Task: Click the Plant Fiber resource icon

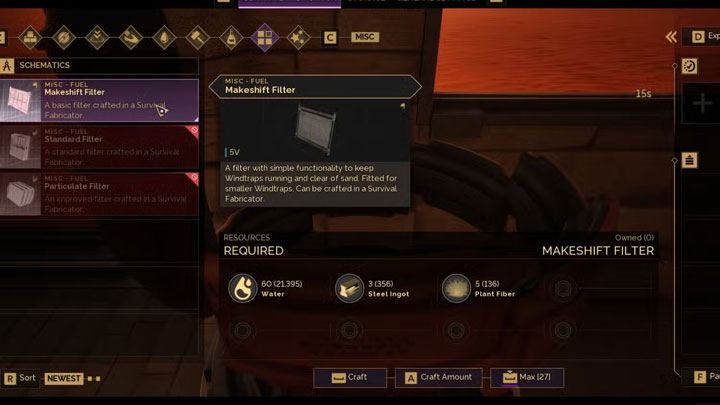Action: point(456,288)
